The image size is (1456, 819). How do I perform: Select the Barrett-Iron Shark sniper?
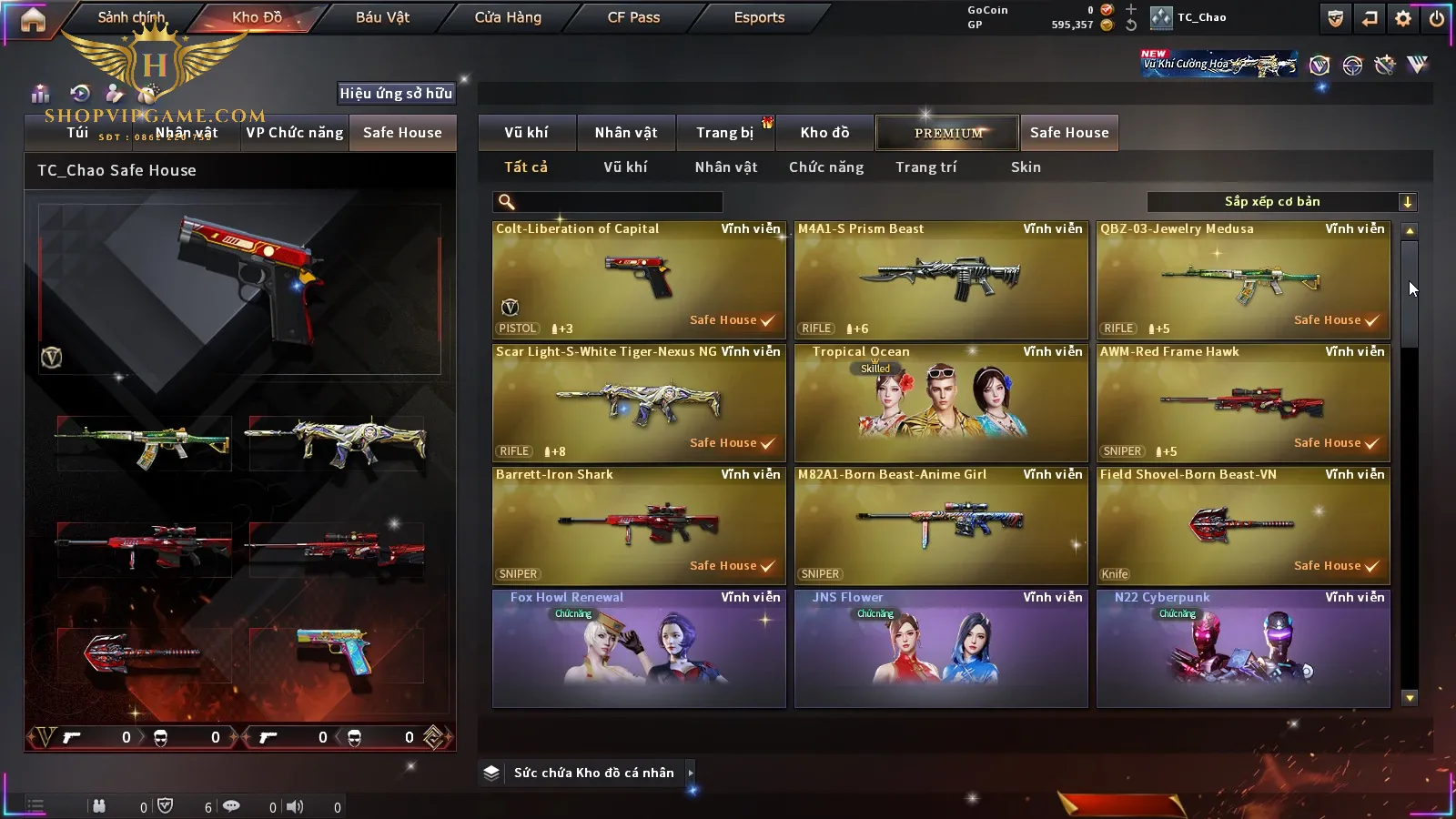tap(639, 526)
